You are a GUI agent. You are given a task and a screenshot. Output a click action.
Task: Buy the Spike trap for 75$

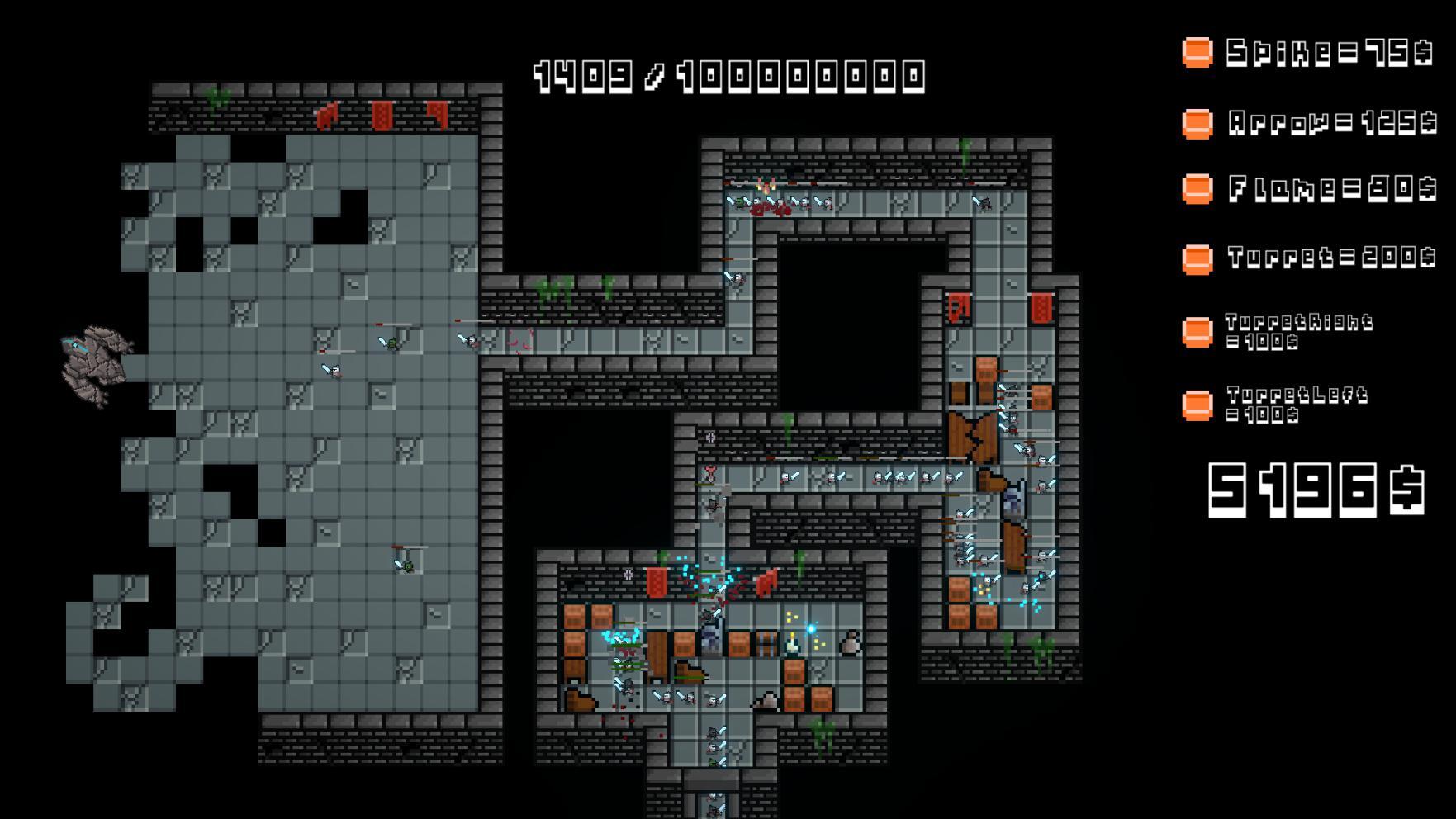(1198, 53)
